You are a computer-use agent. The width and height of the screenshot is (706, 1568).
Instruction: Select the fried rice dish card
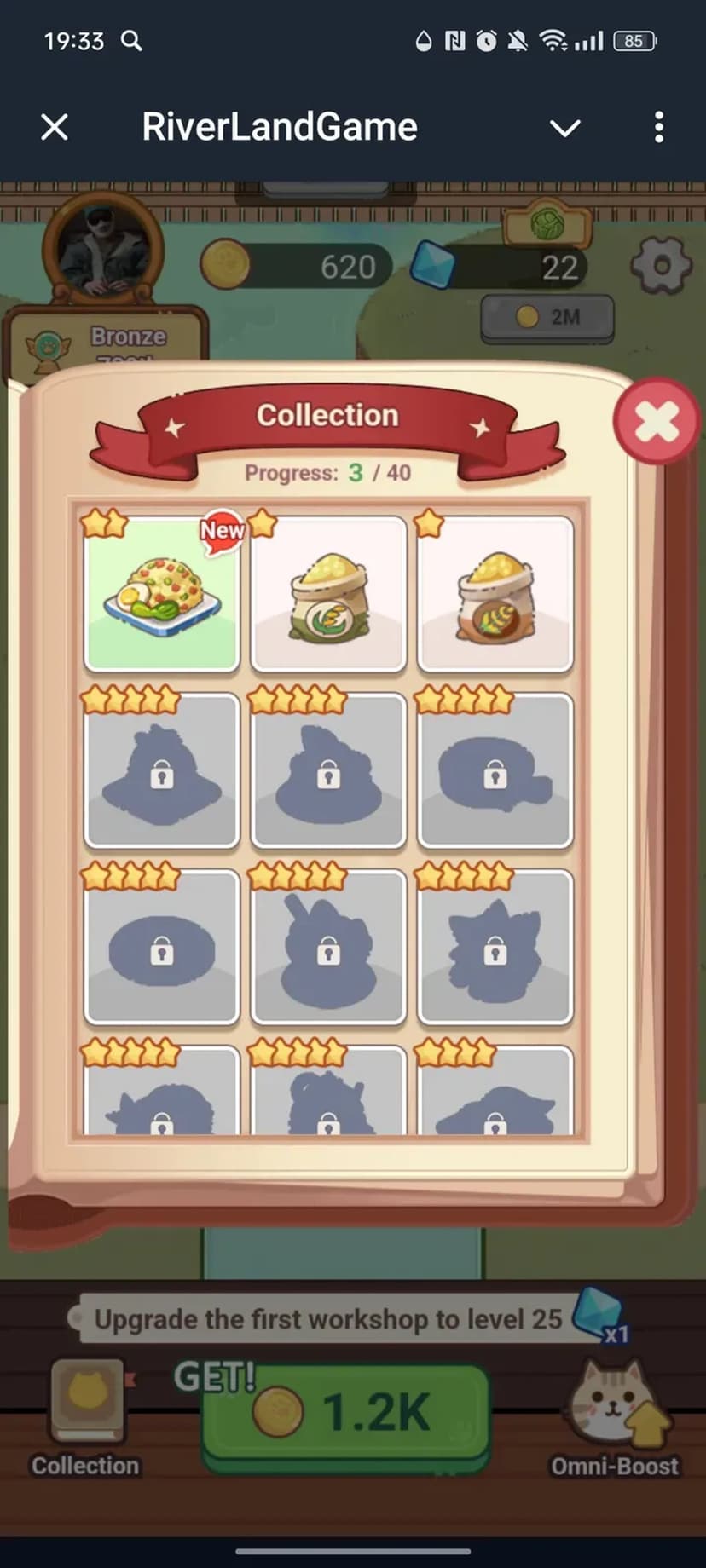[x=161, y=593]
